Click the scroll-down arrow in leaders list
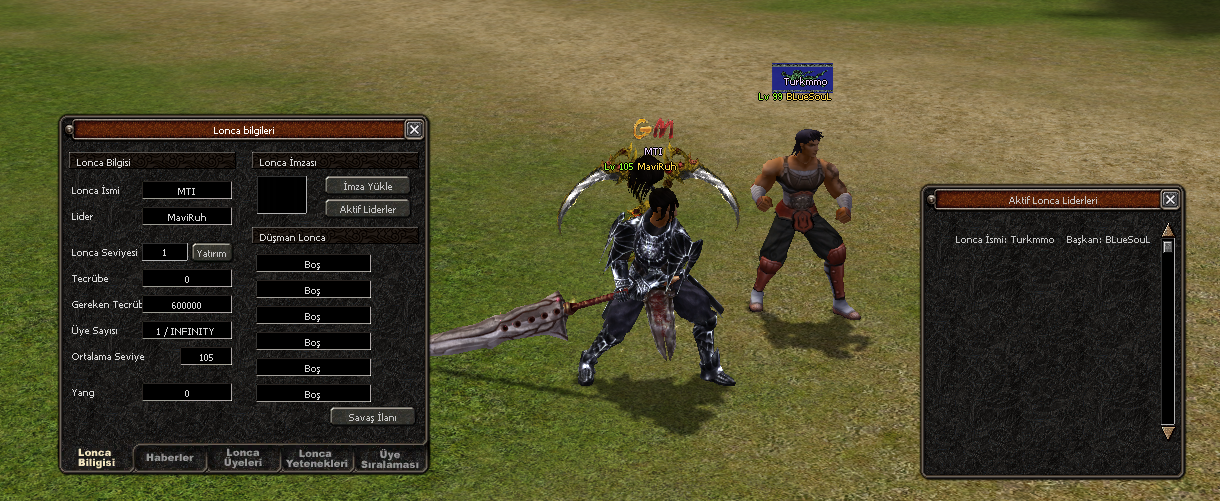This screenshot has width=1220, height=501. 1167,432
